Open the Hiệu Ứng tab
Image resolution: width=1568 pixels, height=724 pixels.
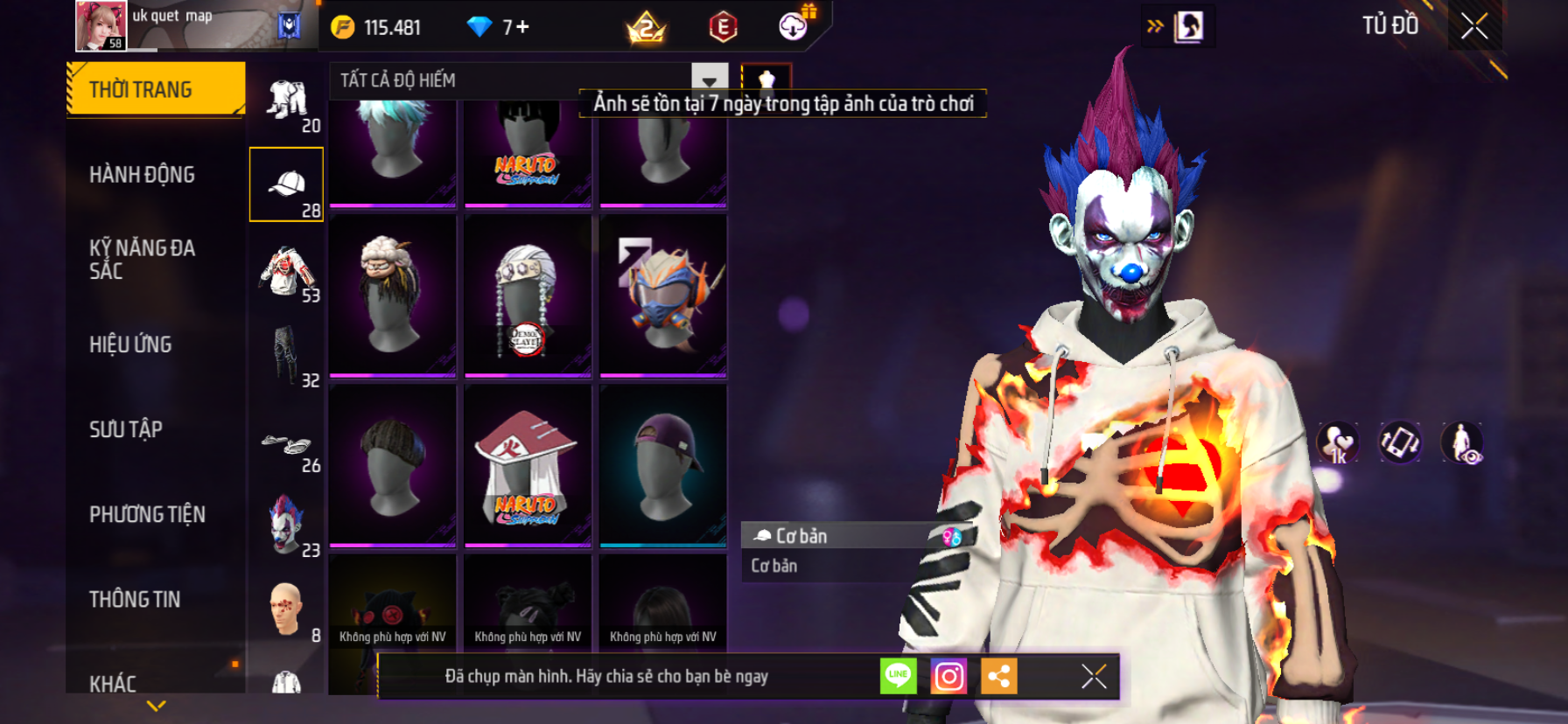[130, 345]
